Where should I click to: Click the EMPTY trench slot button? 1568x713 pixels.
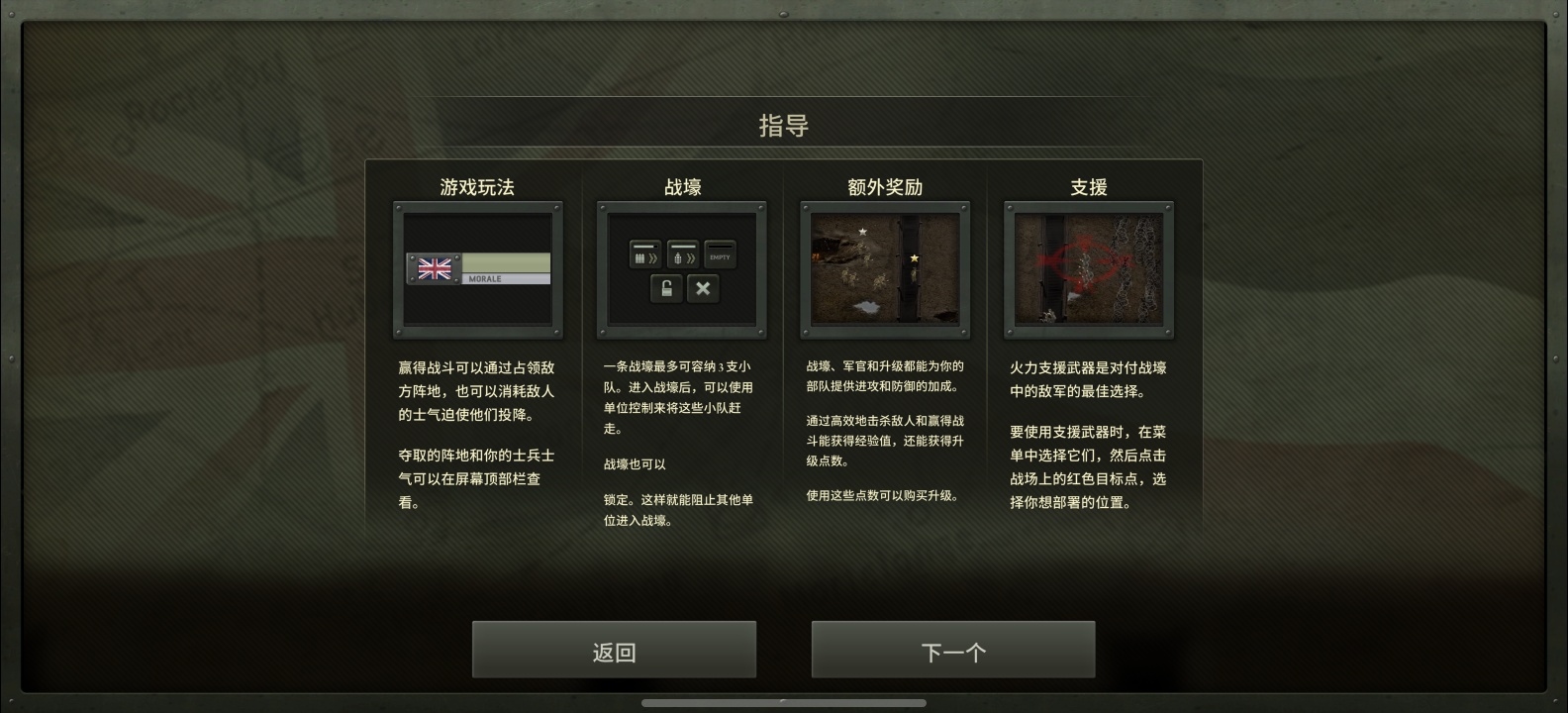(720, 255)
